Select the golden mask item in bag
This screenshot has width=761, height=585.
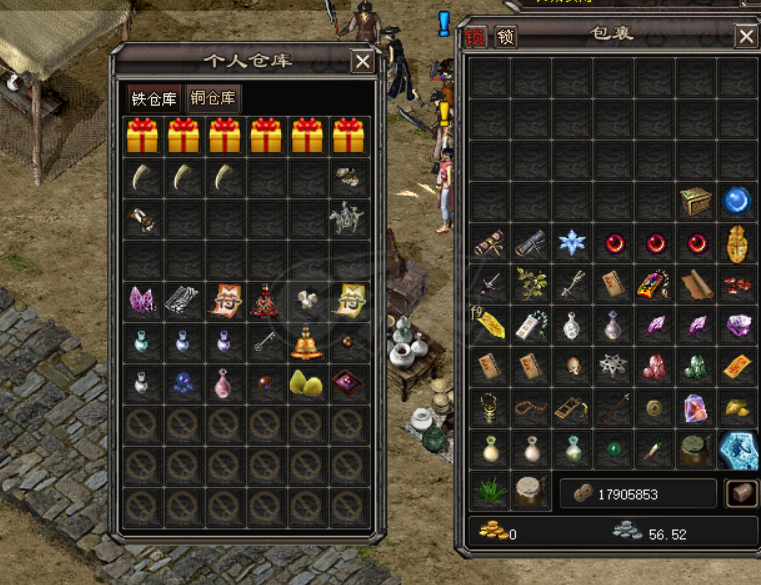tap(738, 243)
